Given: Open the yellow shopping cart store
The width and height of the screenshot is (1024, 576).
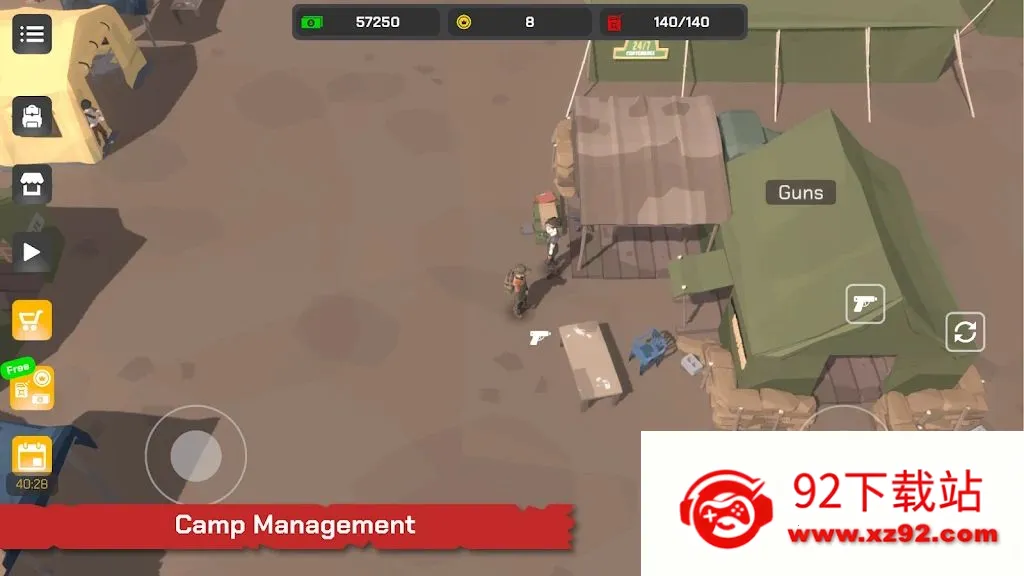Looking at the screenshot, I should coord(32,320).
